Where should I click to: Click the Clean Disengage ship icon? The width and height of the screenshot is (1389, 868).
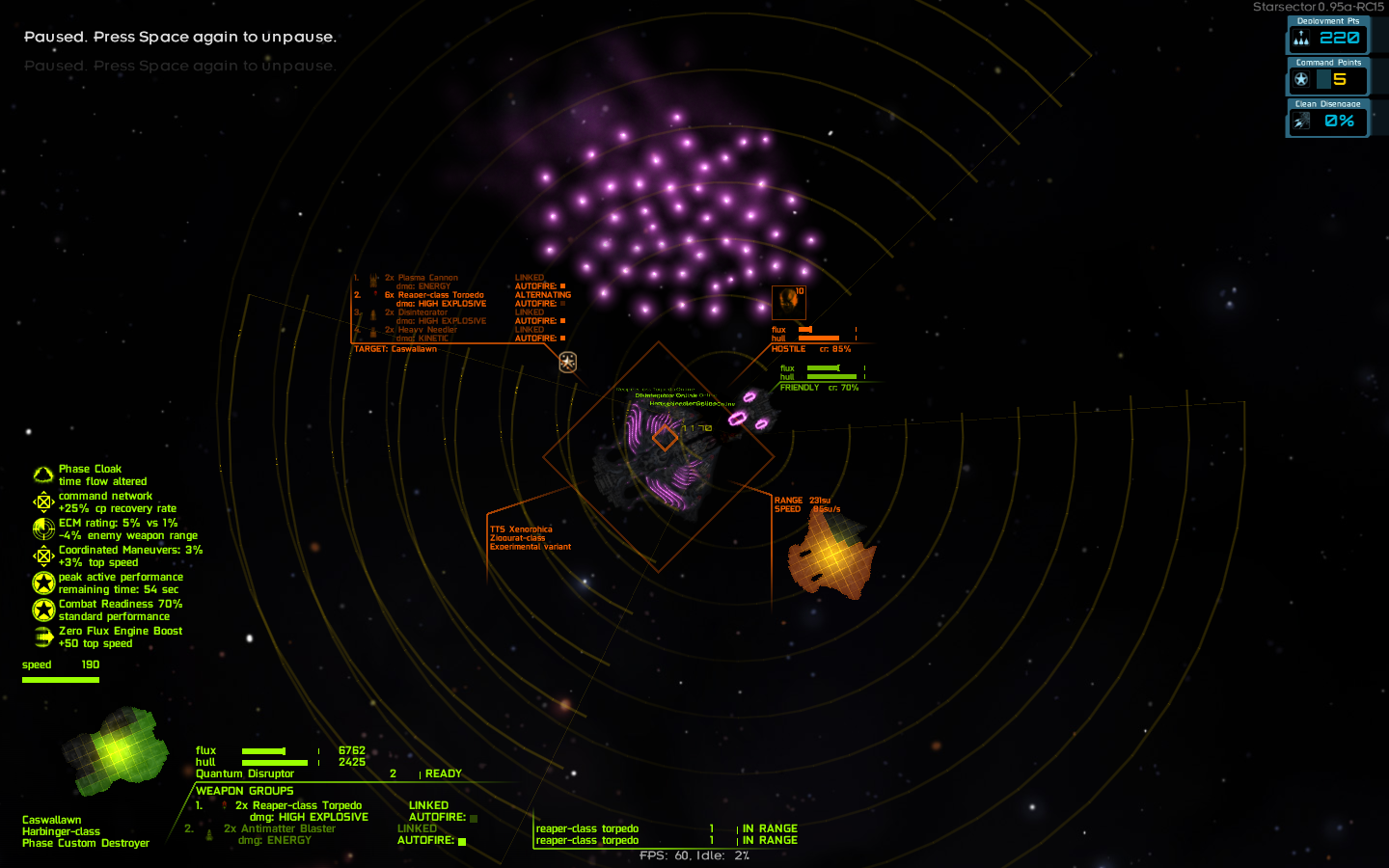[1302, 121]
